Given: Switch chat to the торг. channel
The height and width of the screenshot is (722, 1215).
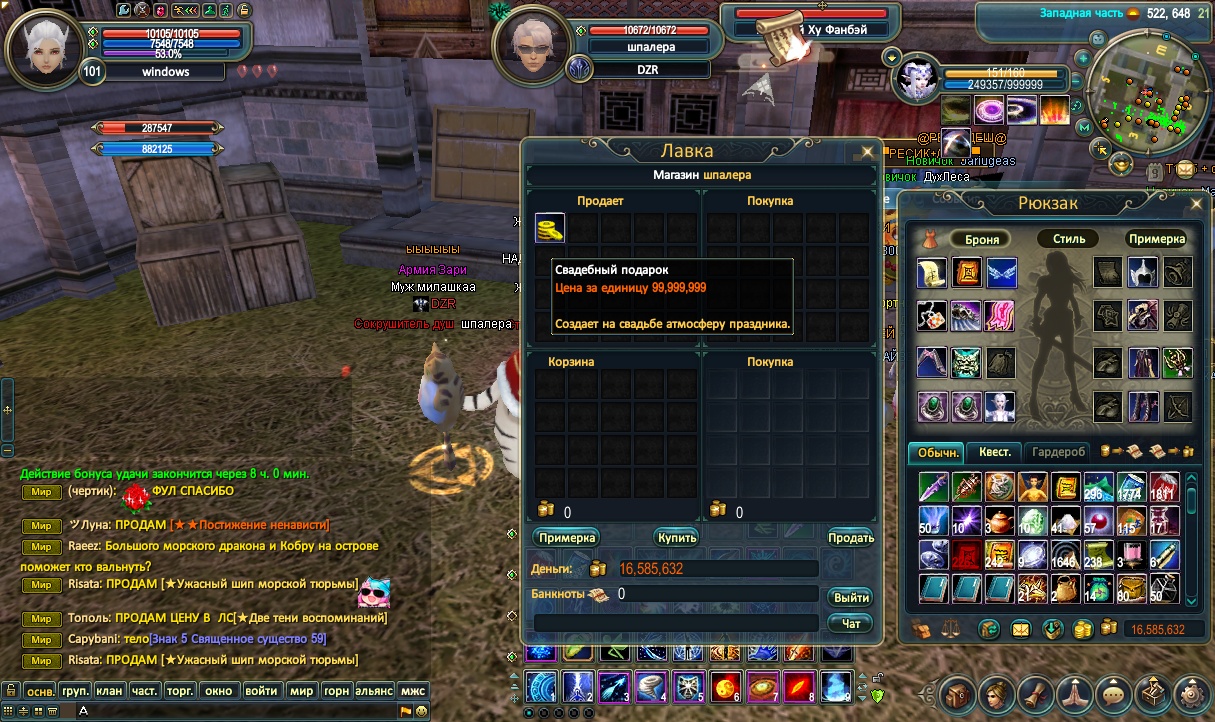Looking at the screenshot, I should [x=180, y=690].
